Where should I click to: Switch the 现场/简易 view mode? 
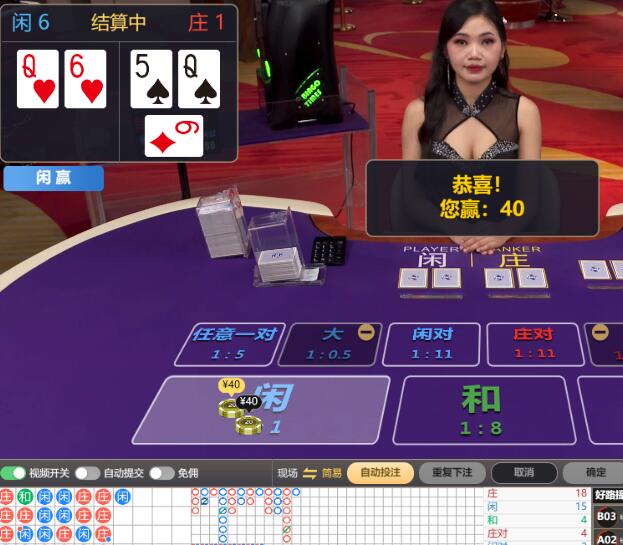pyautogui.click(x=309, y=473)
